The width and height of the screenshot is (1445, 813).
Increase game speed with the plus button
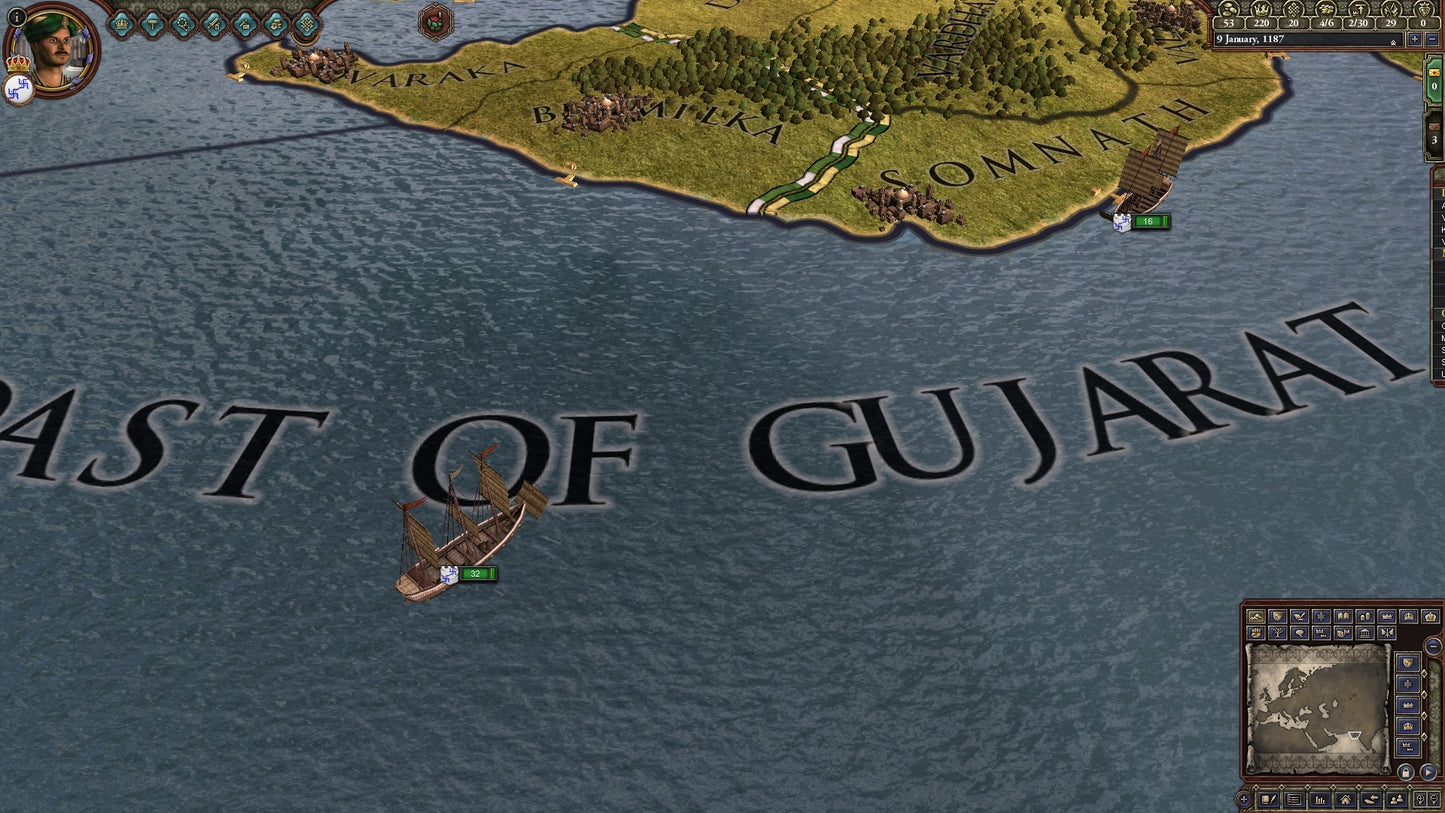1415,39
